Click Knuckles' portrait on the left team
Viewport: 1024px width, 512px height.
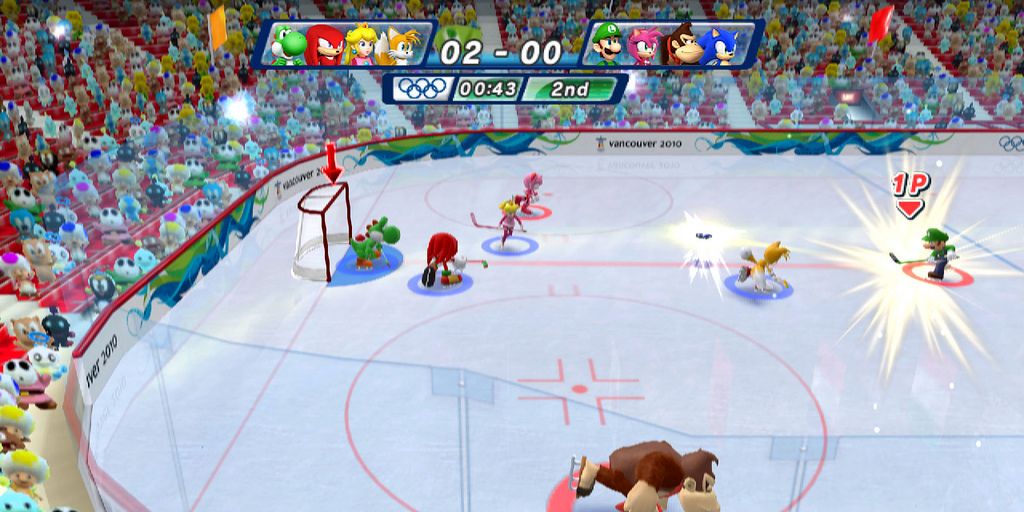tap(325, 46)
